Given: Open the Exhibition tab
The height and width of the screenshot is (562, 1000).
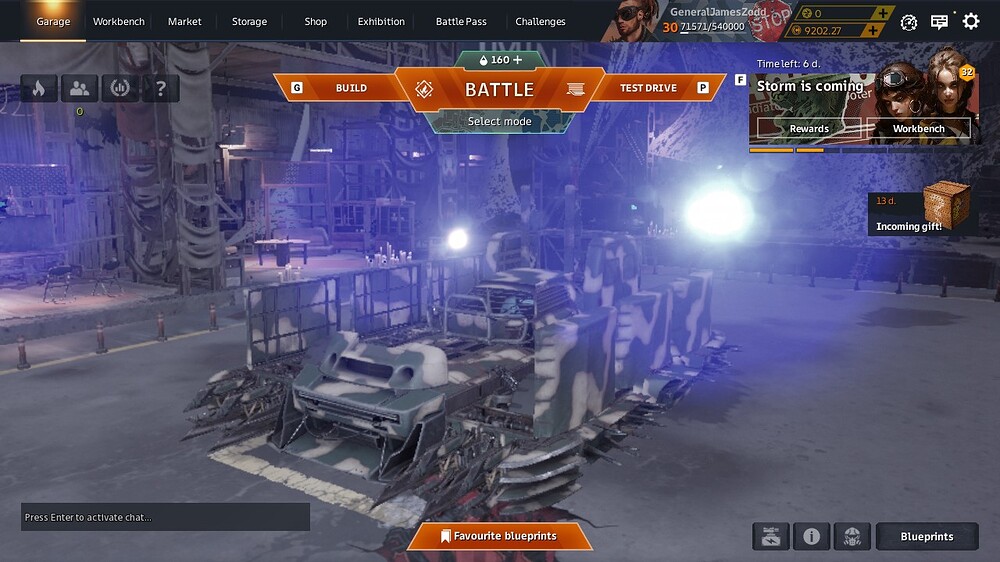Looking at the screenshot, I should (381, 21).
